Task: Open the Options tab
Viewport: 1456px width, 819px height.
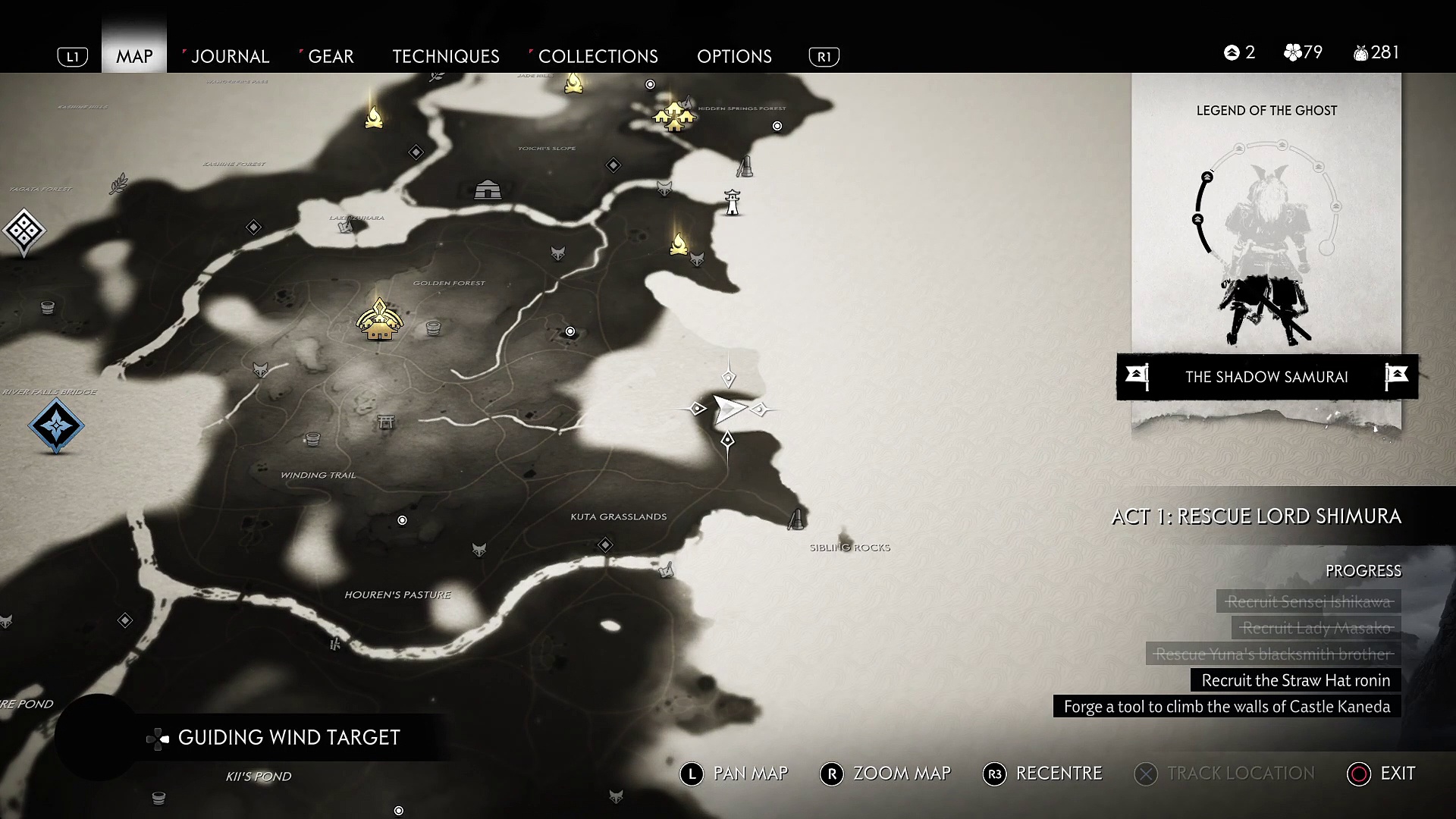Action: pos(734,56)
